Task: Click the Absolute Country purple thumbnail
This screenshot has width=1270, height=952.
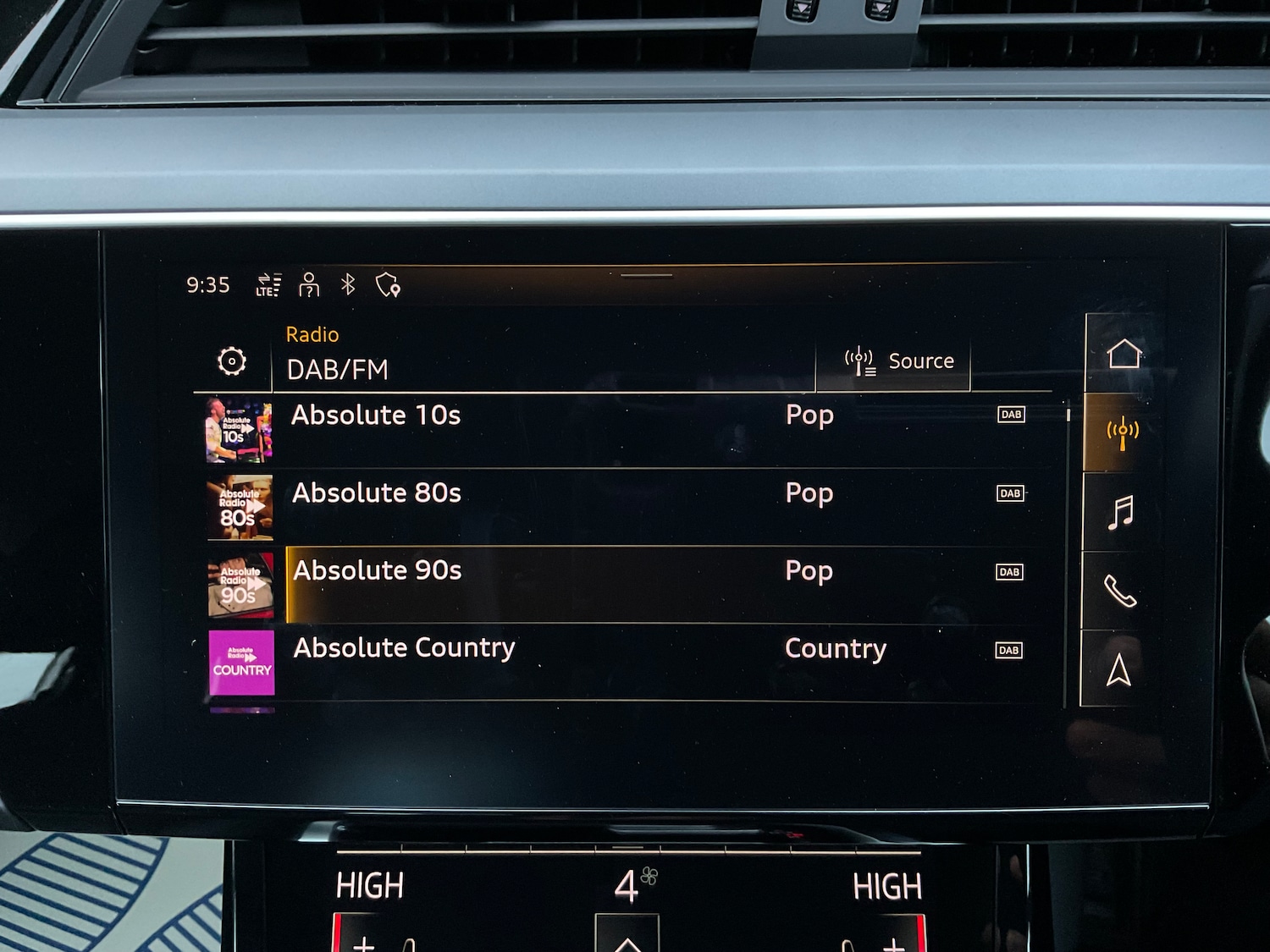Action: pos(241,663)
